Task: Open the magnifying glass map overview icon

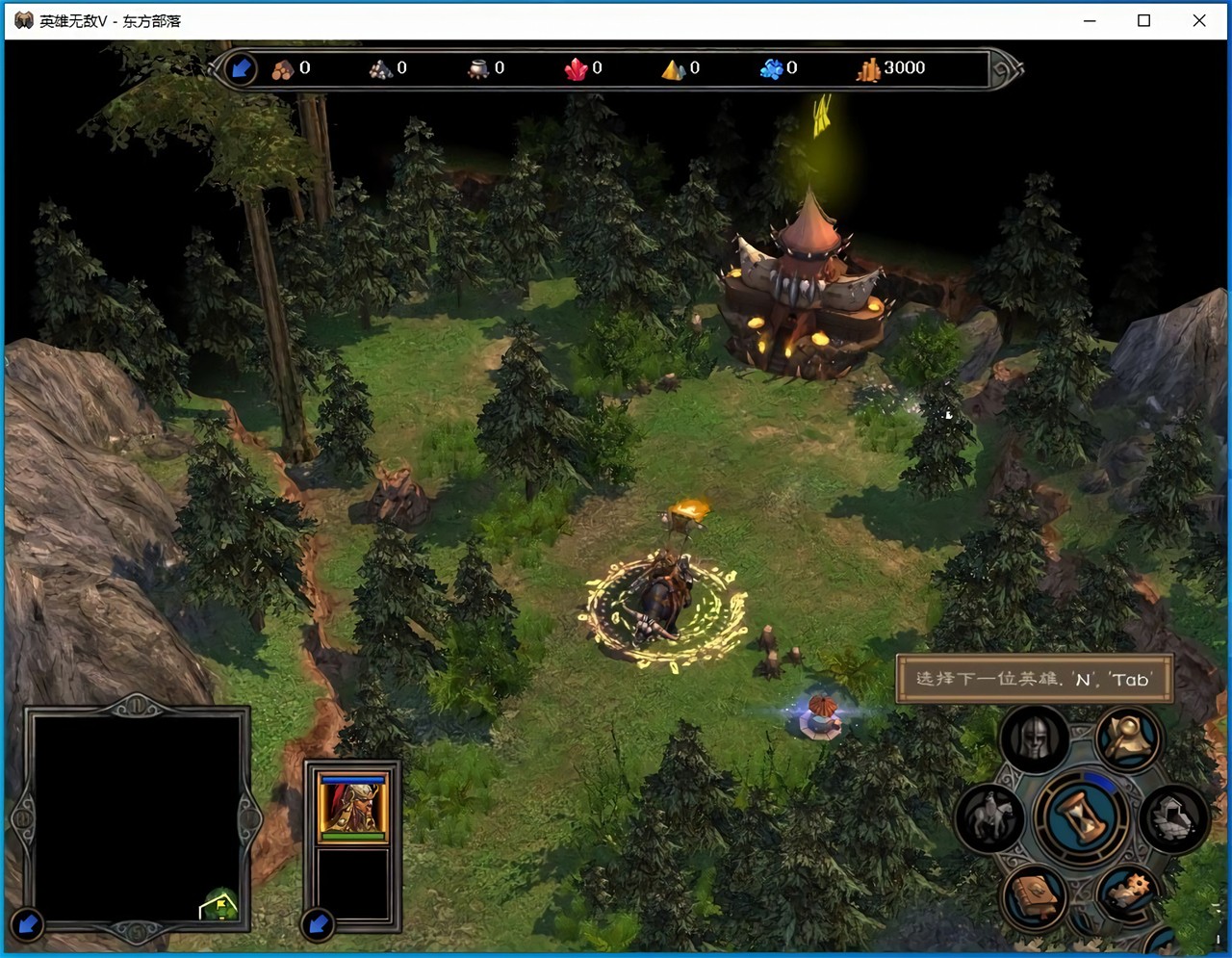Action: (x=1127, y=739)
